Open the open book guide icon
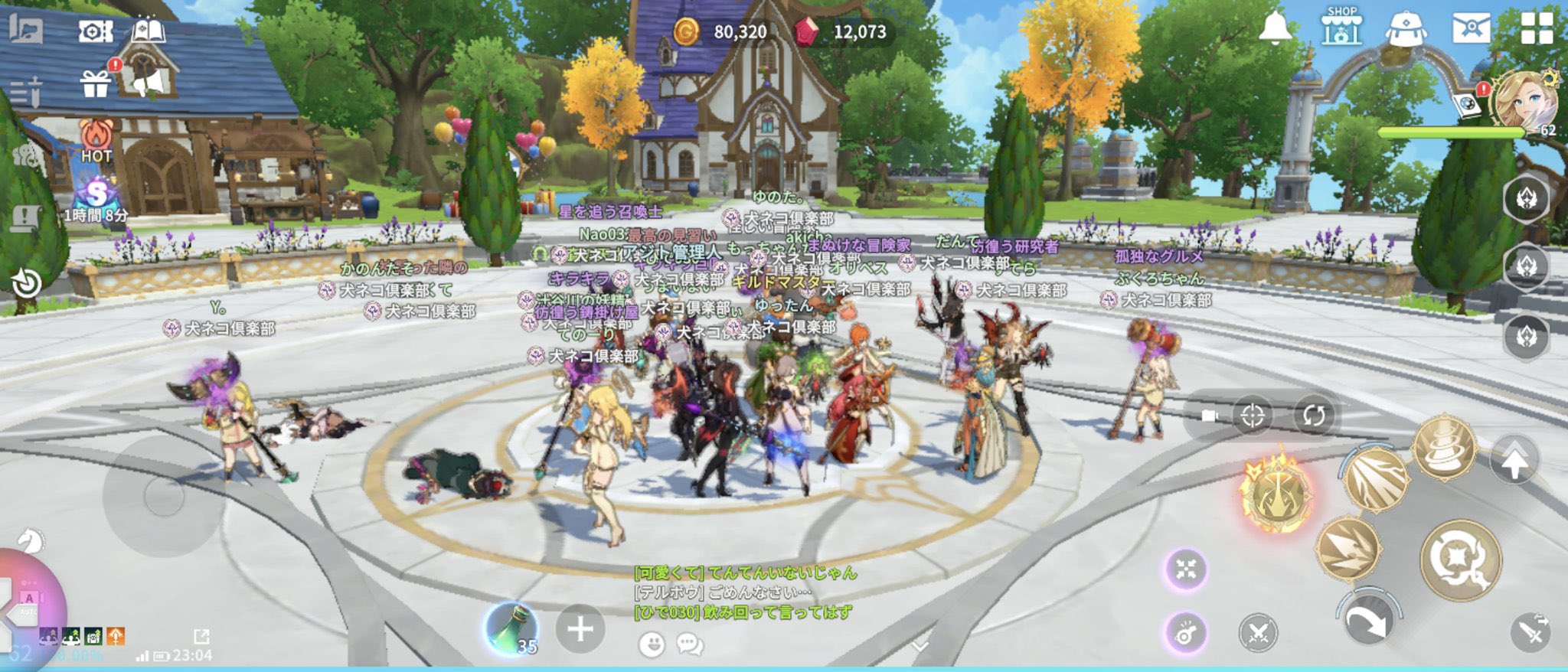The height and width of the screenshot is (672, 1568). tap(149, 31)
